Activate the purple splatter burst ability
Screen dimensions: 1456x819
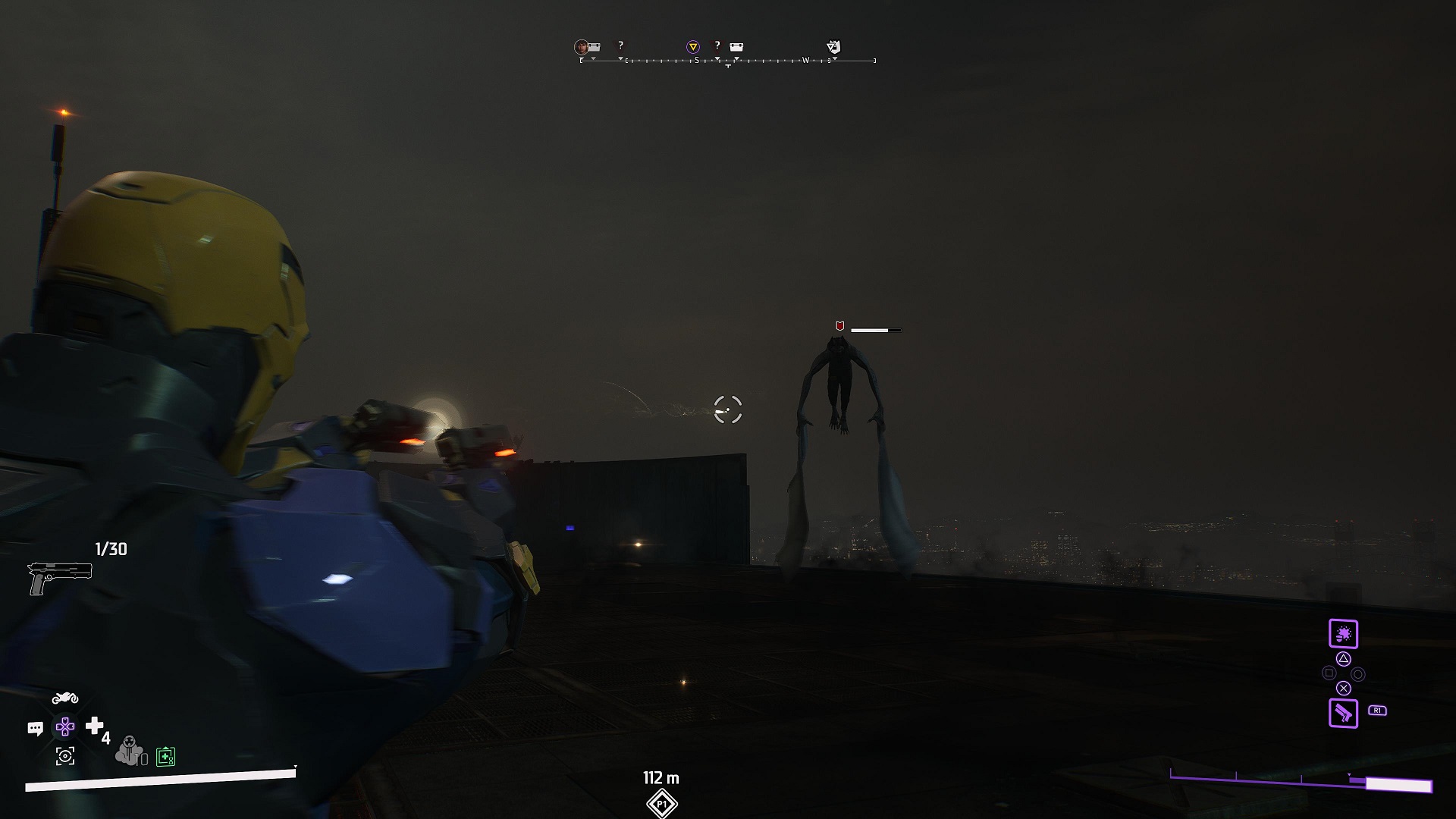click(x=1343, y=634)
